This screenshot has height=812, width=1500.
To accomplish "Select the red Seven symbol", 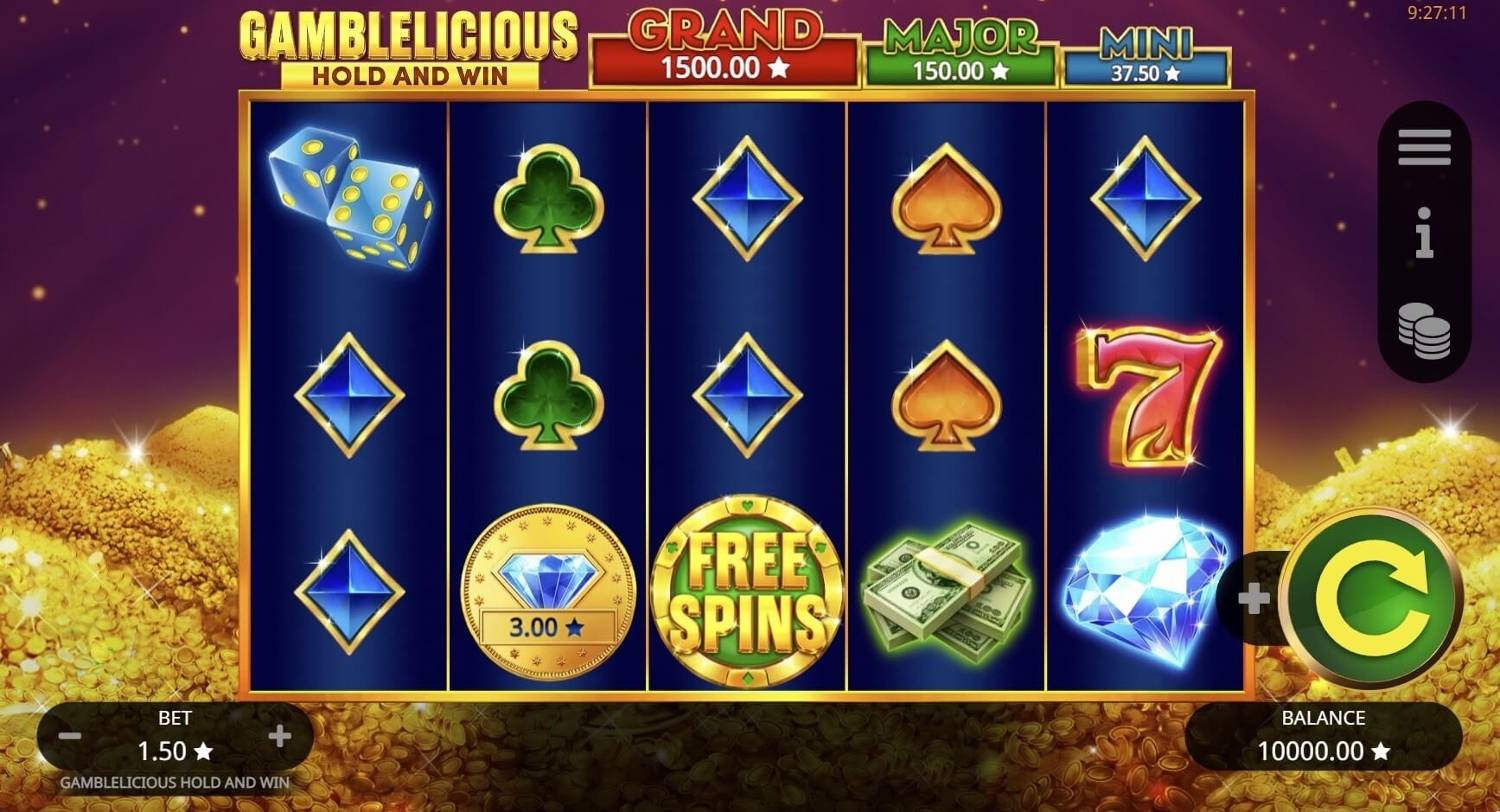I will click(1150, 400).
